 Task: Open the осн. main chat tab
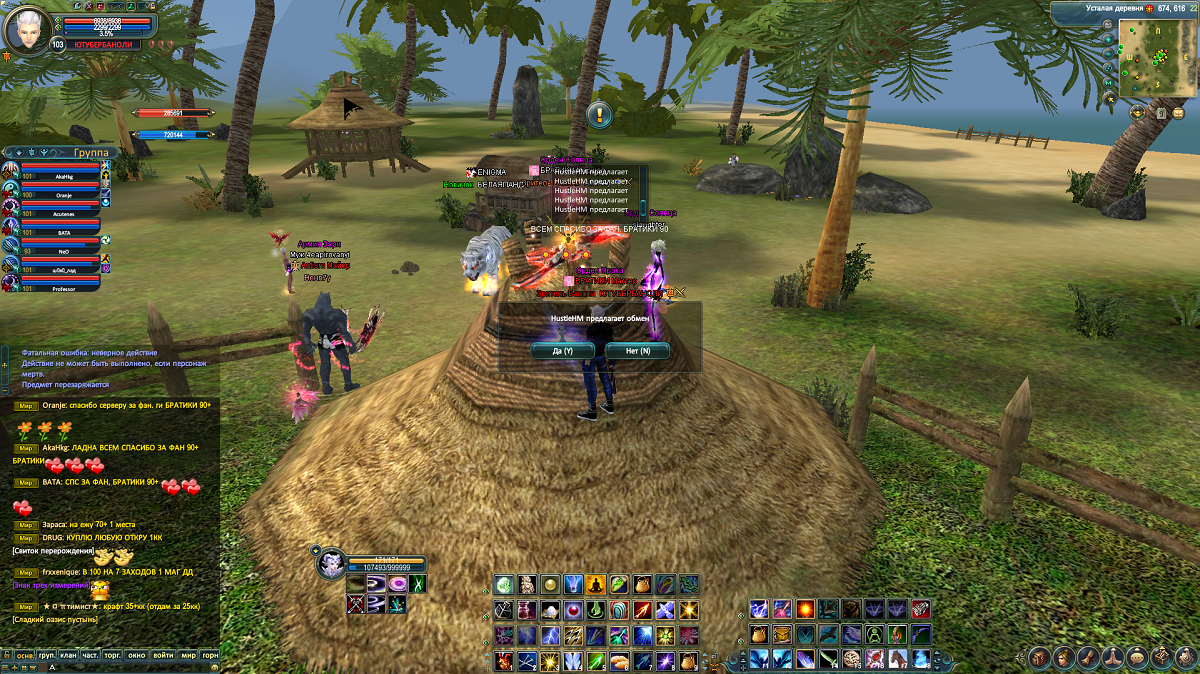25,655
